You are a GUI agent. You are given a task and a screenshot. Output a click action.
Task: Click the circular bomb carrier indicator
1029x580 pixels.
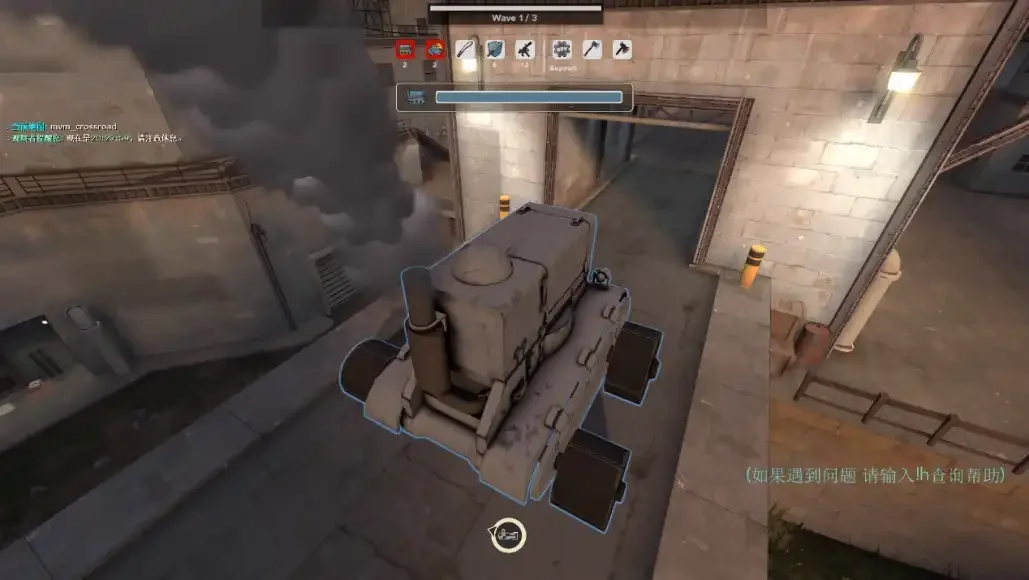point(509,535)
